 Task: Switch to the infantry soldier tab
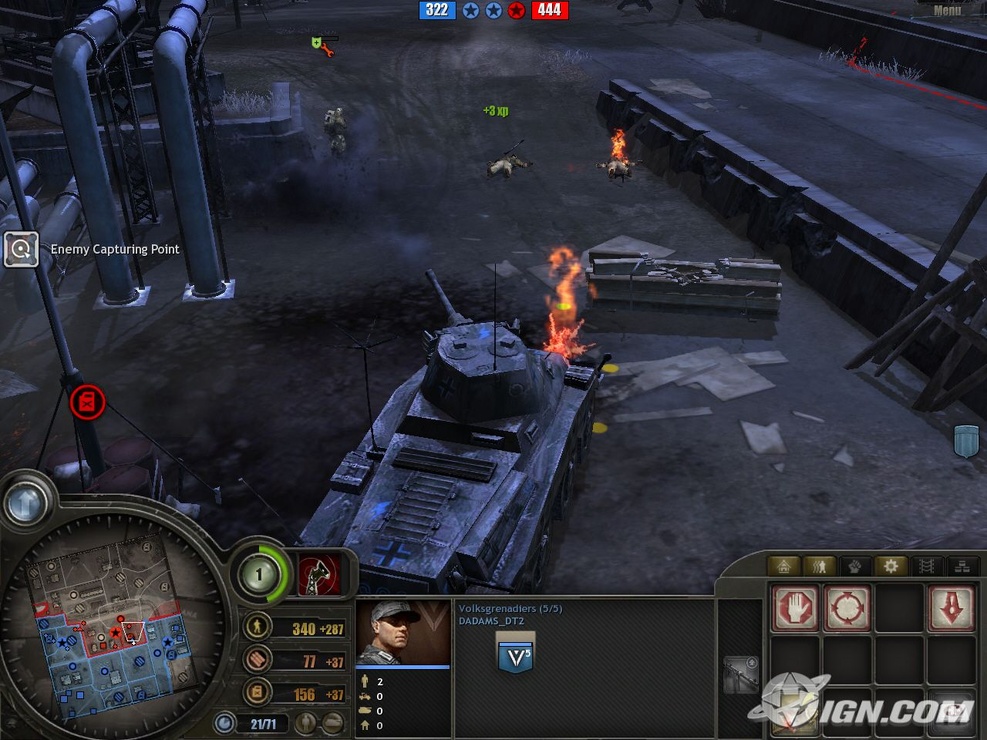pyautogui.click(x=819, y=566)
